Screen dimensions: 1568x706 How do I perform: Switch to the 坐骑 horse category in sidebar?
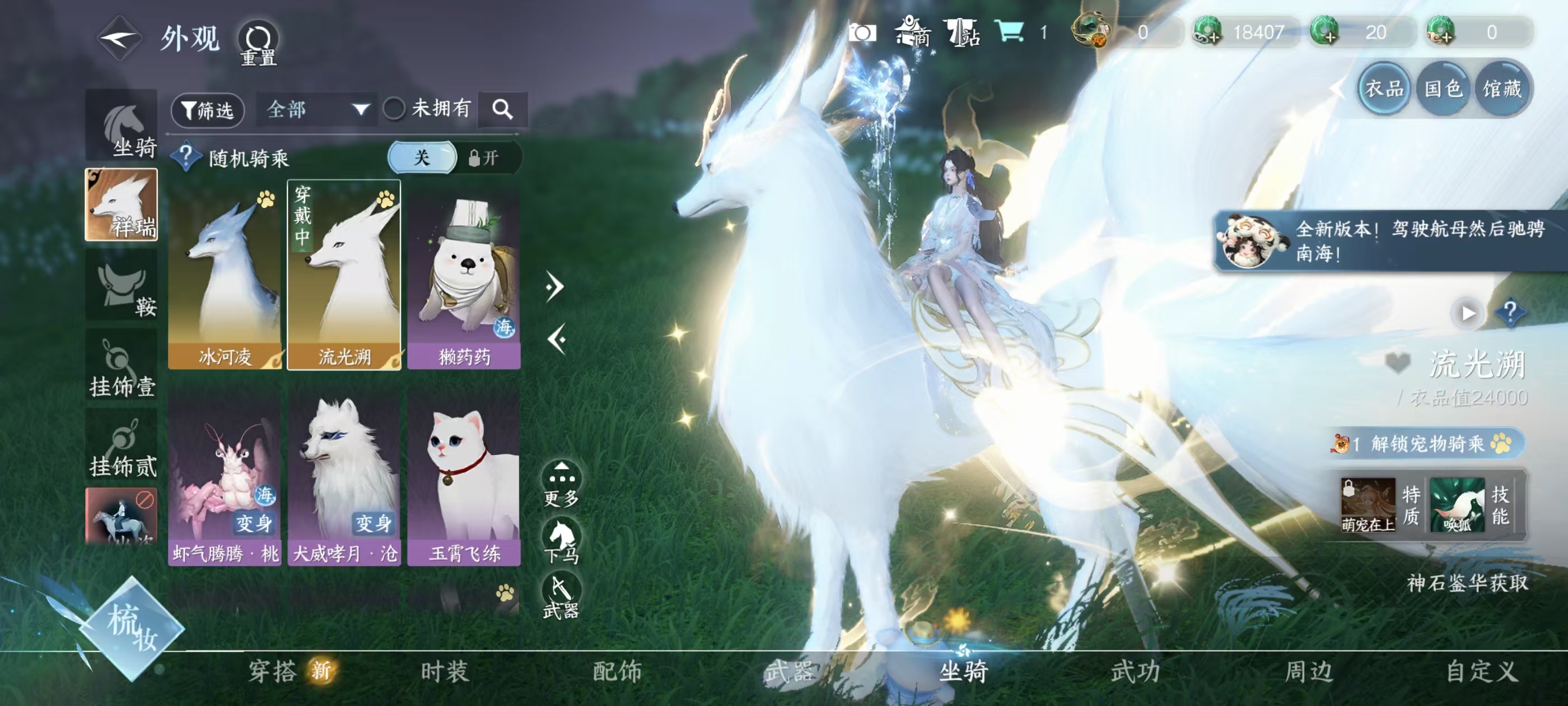click(x=122, y=126)
